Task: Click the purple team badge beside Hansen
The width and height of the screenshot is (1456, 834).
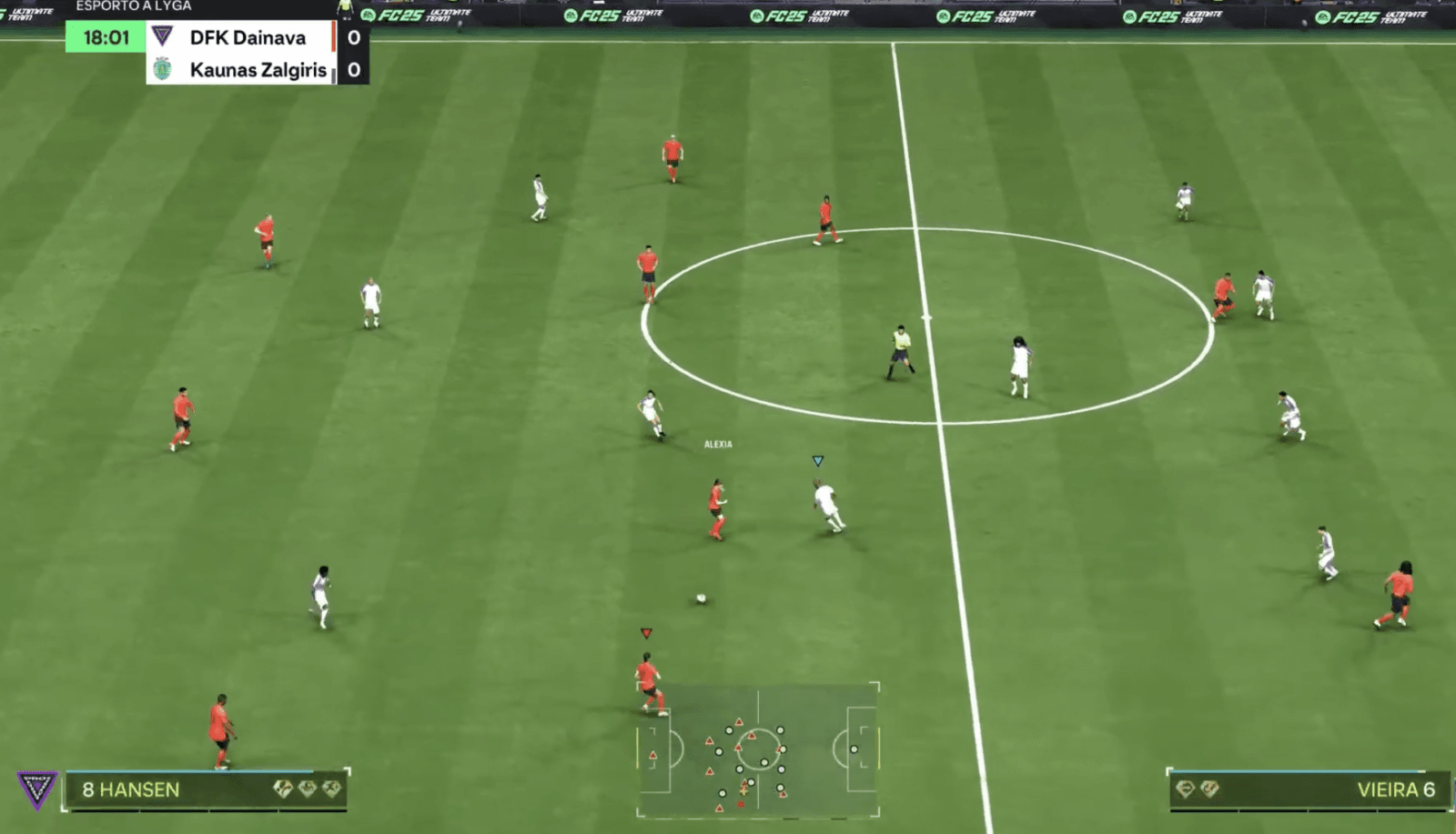Action: [37, 789]
